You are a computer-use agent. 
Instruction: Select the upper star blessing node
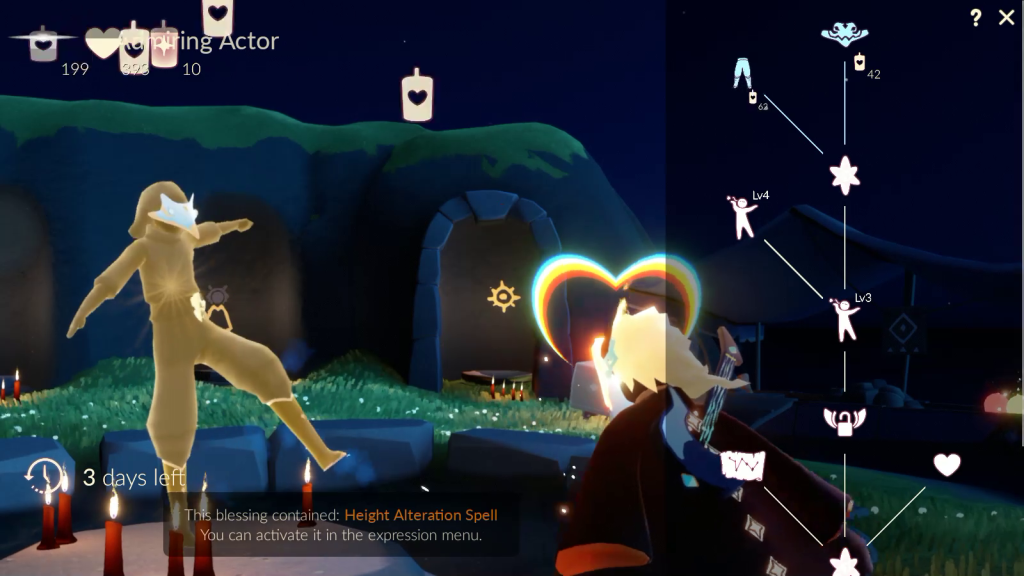(x=845, y=175)
